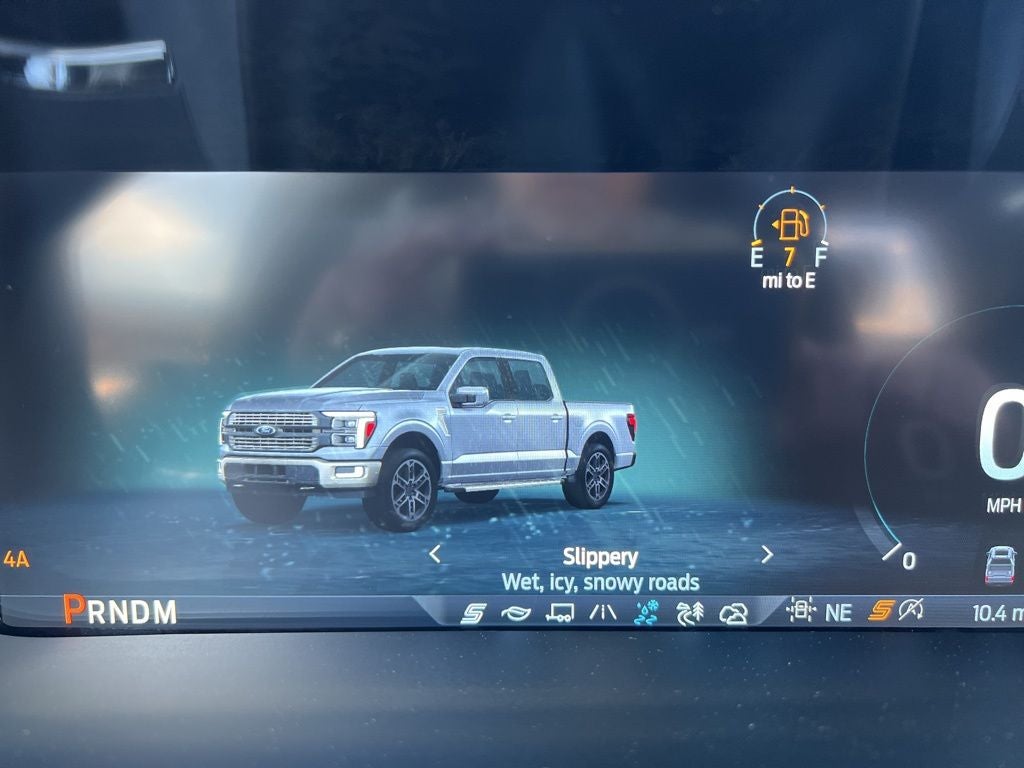Choose the Normal road mode icon
Viewport: 1024px width, 768px height.
[x=603, y=613]
